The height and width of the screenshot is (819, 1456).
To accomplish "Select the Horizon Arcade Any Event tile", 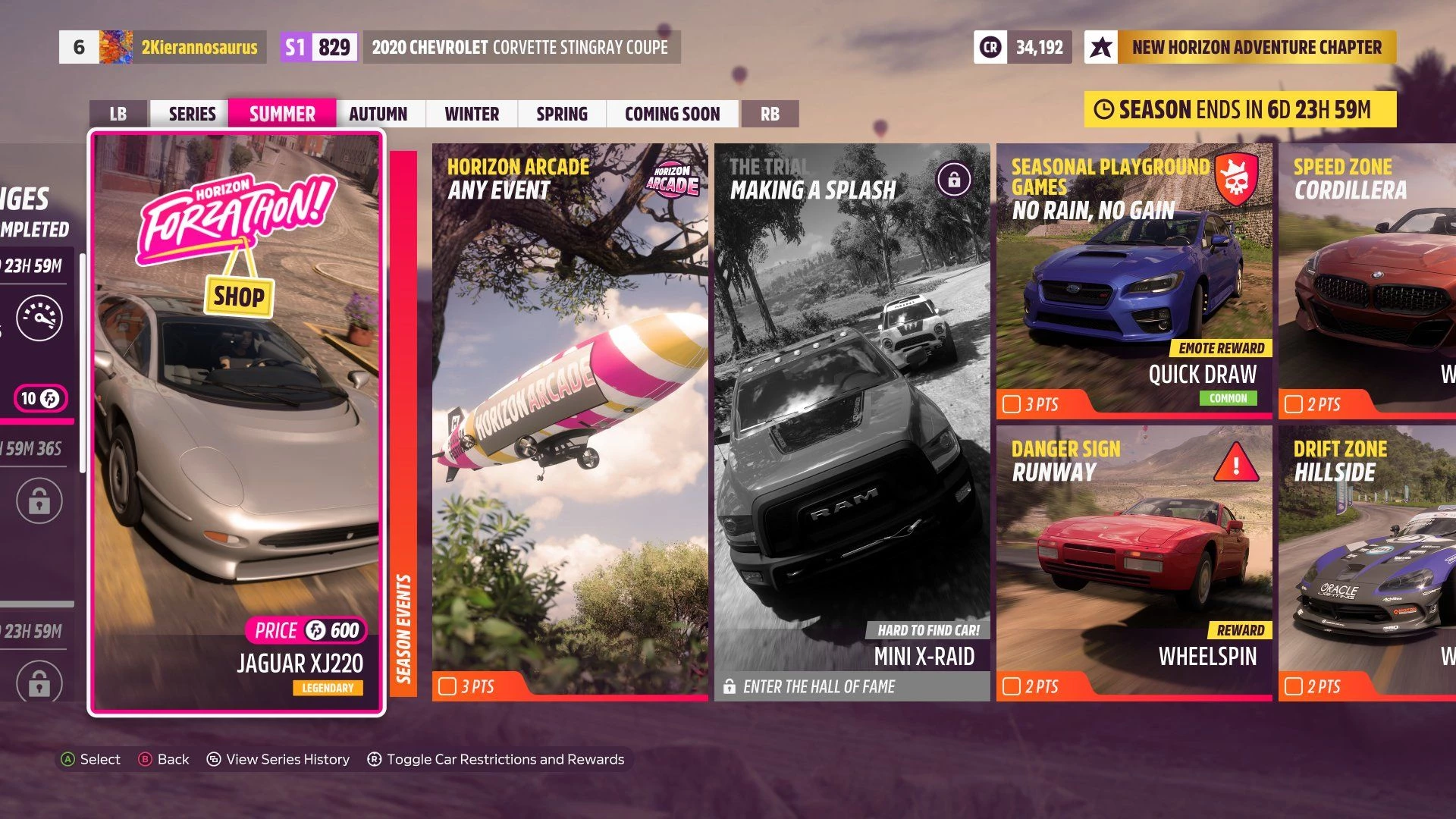I will pos(570,422).
